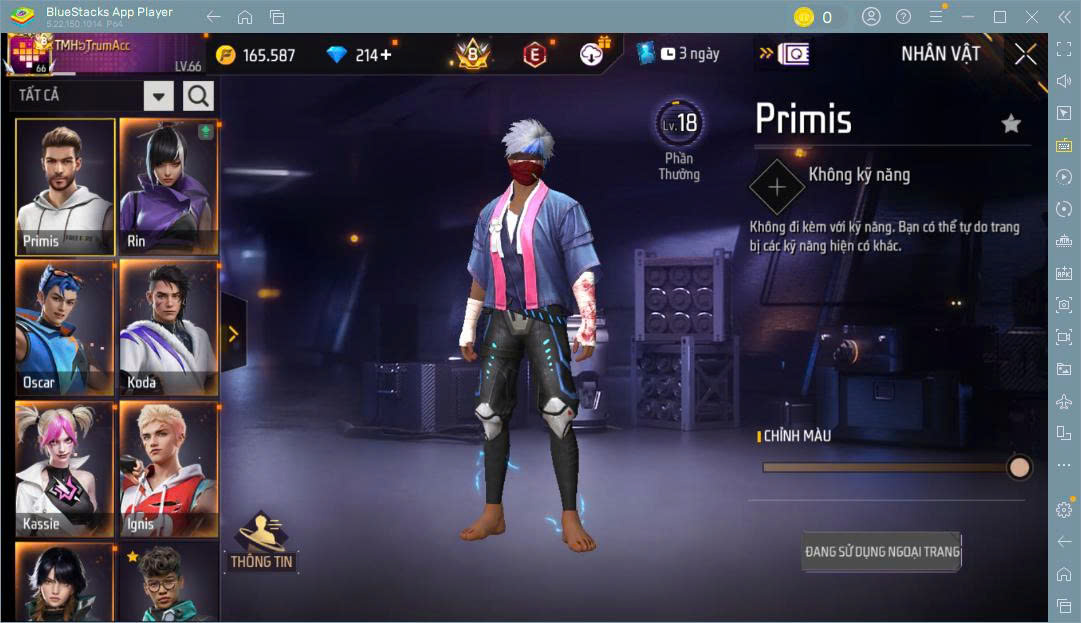Expand the character list with the yellow arrow
This screenshot has height=623, width=1081.
[233, 334]
